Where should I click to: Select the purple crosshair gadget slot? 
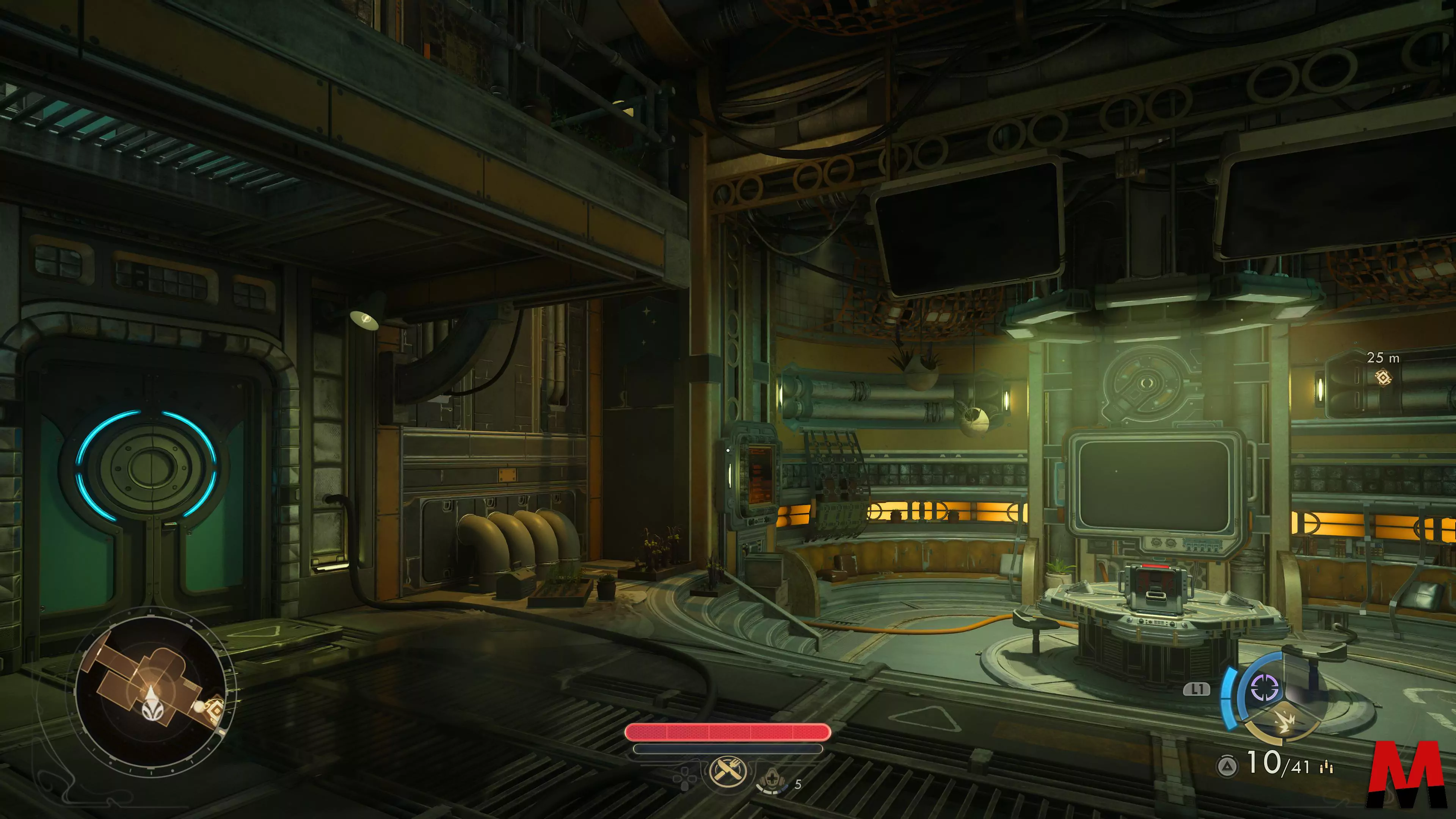click(x=1265, y=688)
